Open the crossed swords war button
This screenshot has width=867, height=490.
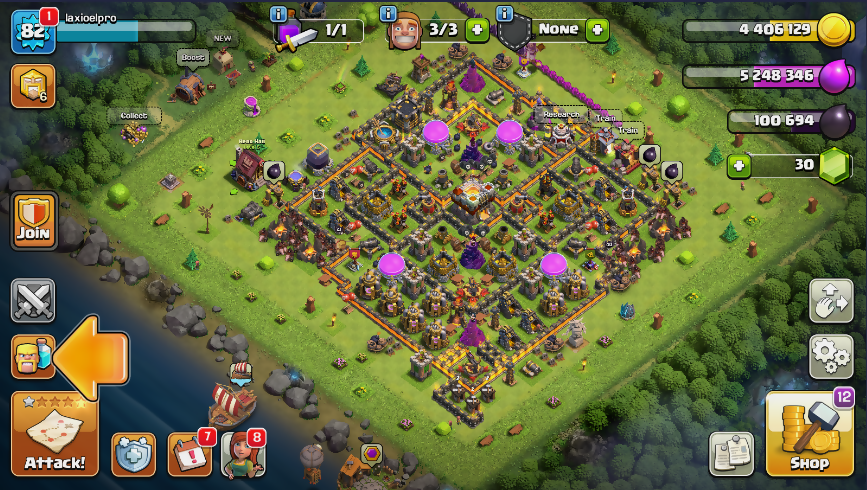(x=32, y=300)
